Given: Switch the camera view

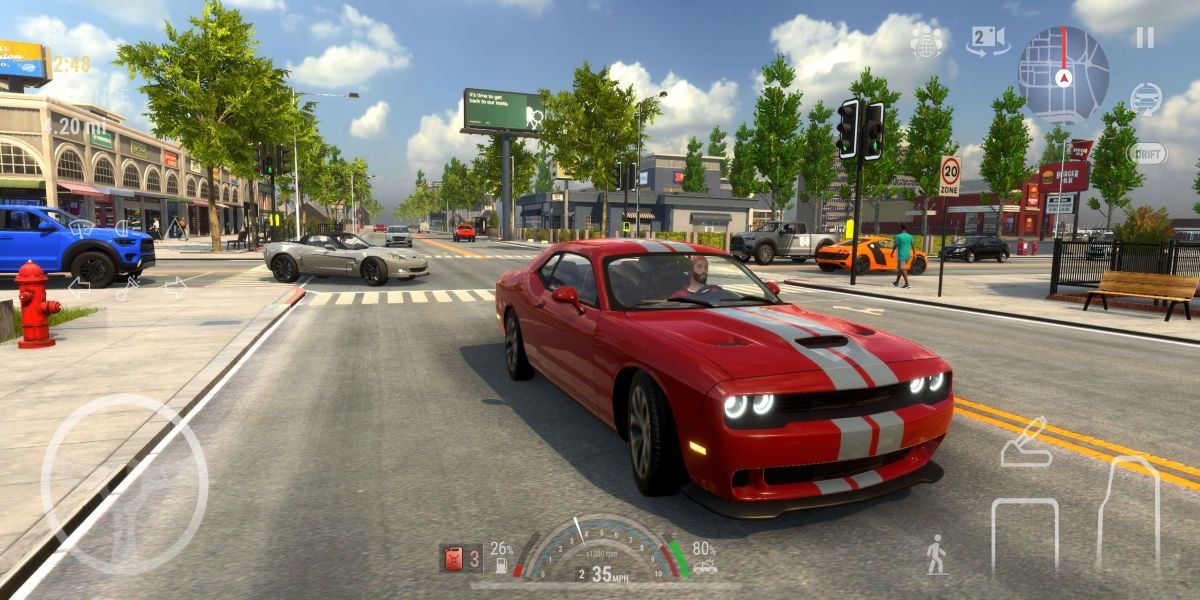Looking at the screenshot, I should (x=987, y=41).
